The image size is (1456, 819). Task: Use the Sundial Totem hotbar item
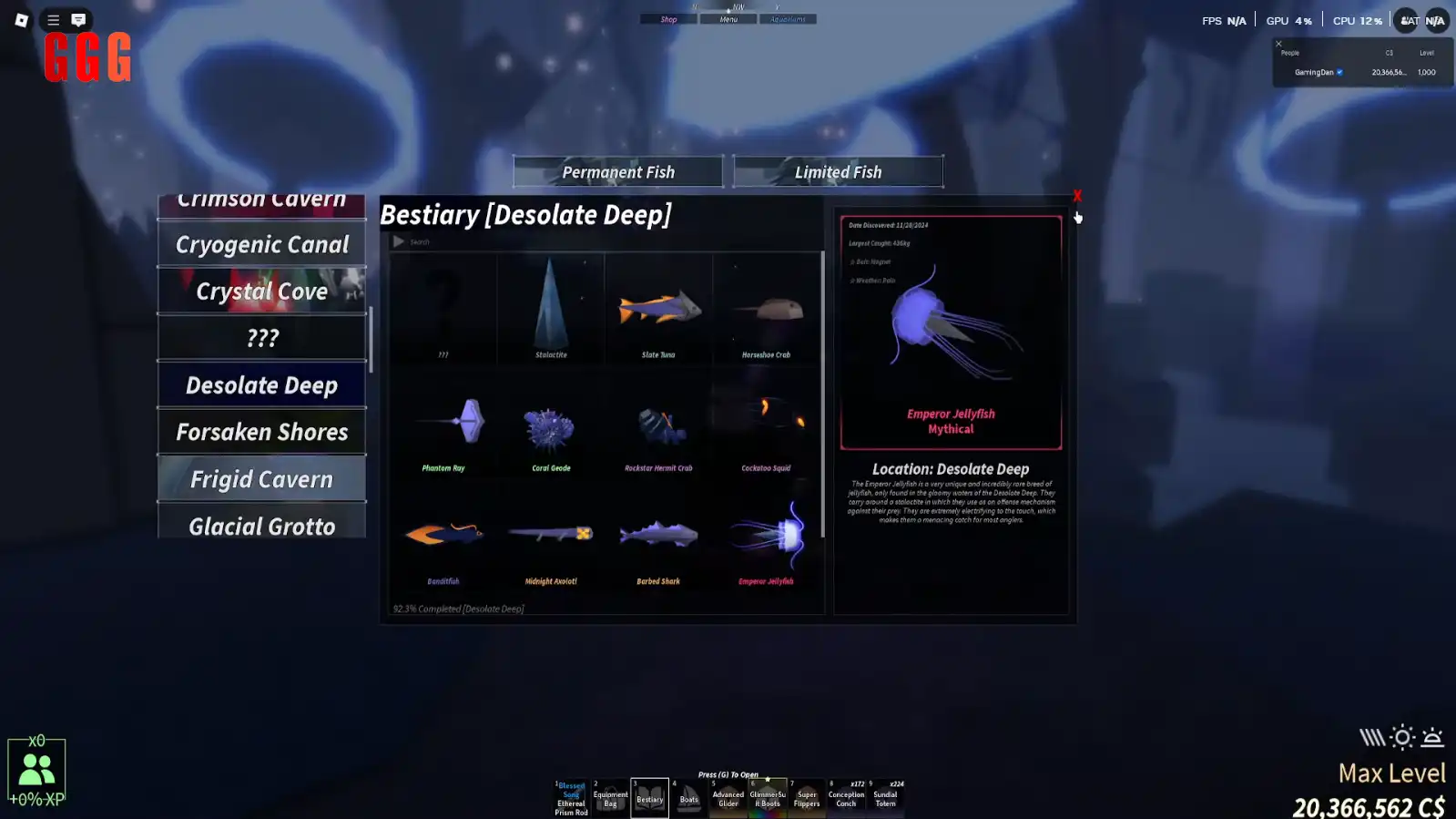point(885,798)
